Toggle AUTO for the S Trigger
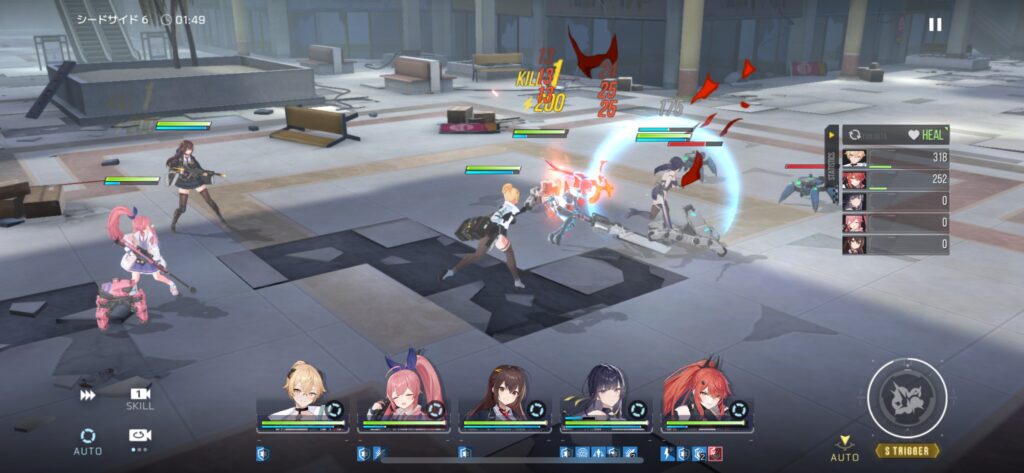Screen dimensions: 1024x473 coord(845,448)
